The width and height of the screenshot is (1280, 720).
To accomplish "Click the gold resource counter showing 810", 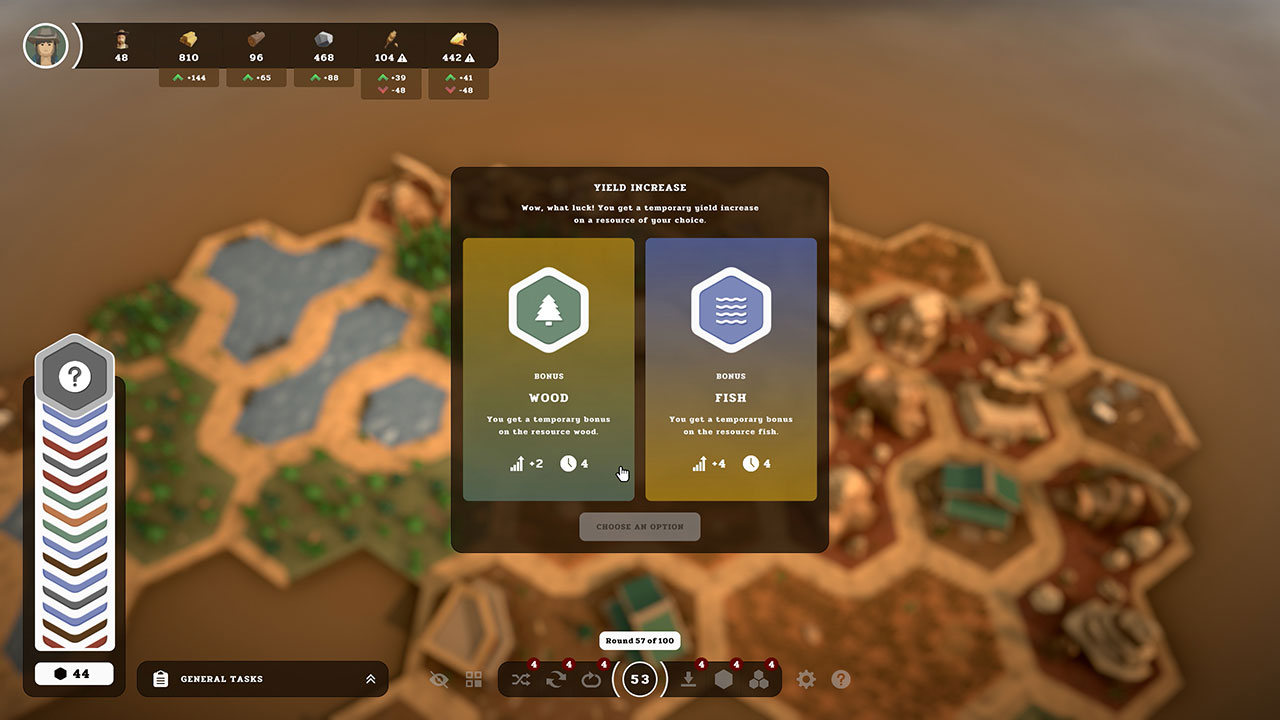I will 189,45.
